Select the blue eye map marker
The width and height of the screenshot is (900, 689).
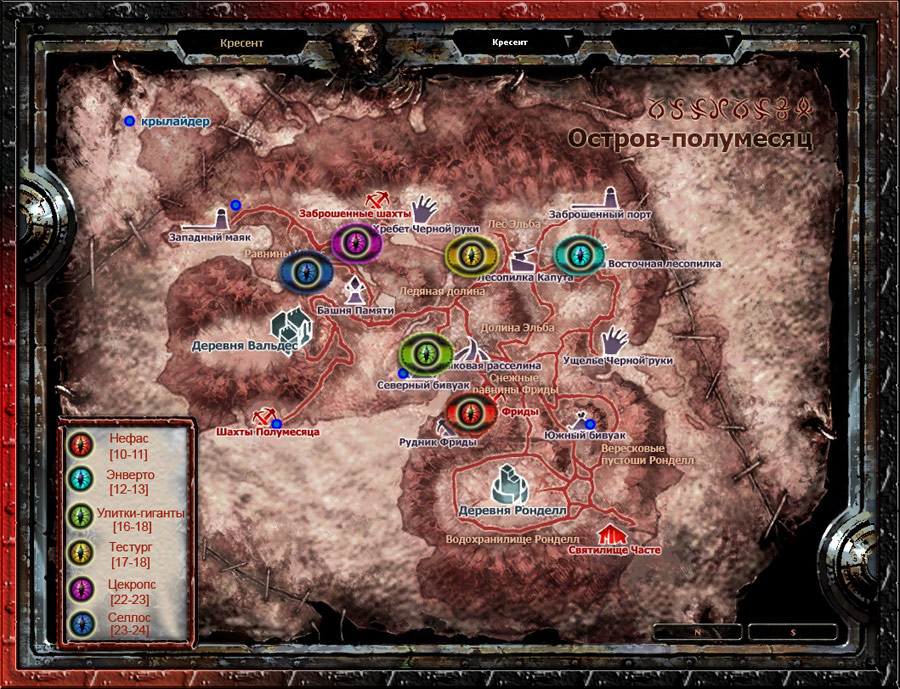[x=306, y=271]
